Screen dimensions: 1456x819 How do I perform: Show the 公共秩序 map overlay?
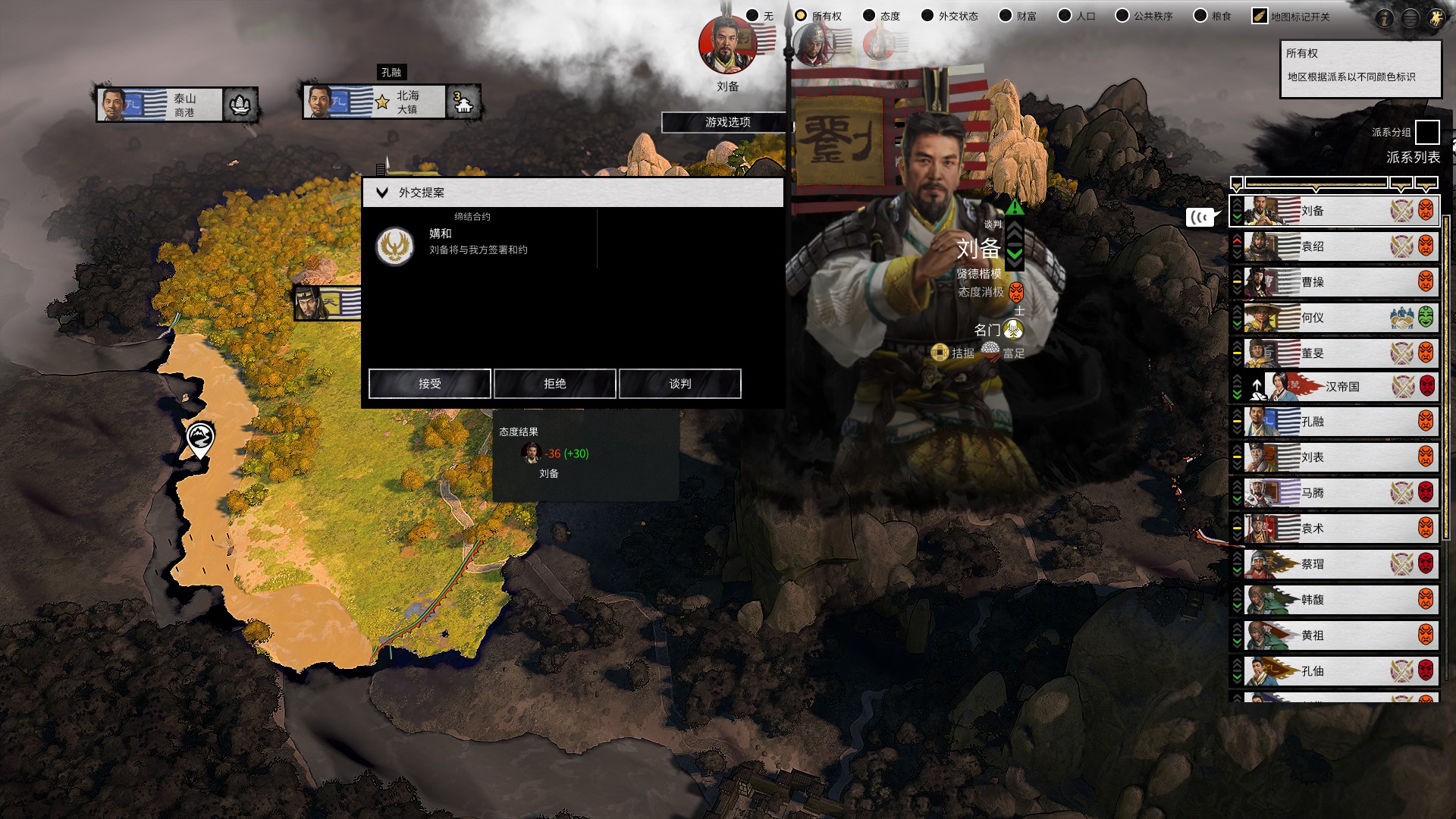point(1122,16)
